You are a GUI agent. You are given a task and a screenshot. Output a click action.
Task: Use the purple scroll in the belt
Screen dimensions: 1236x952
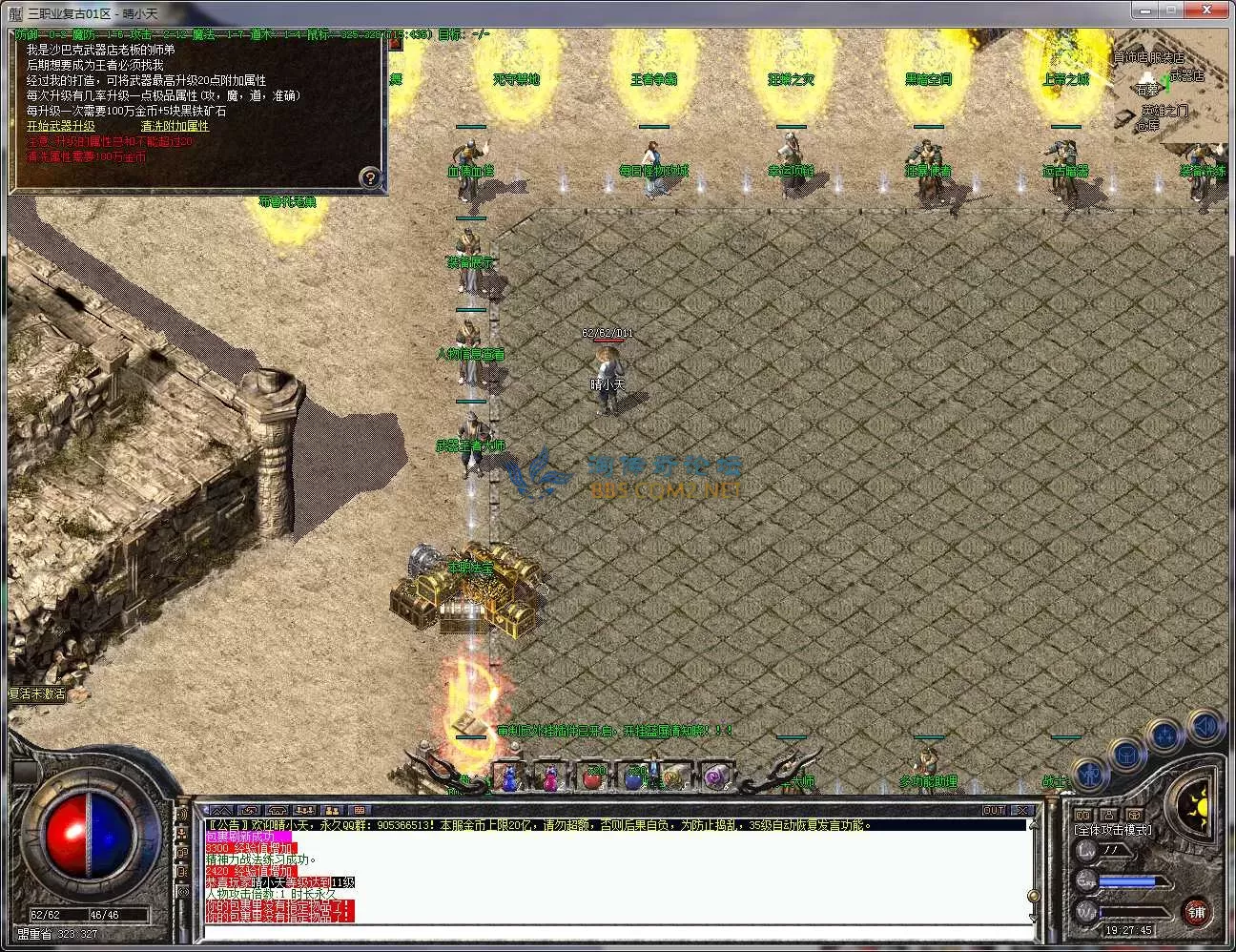tap(715, 777)
